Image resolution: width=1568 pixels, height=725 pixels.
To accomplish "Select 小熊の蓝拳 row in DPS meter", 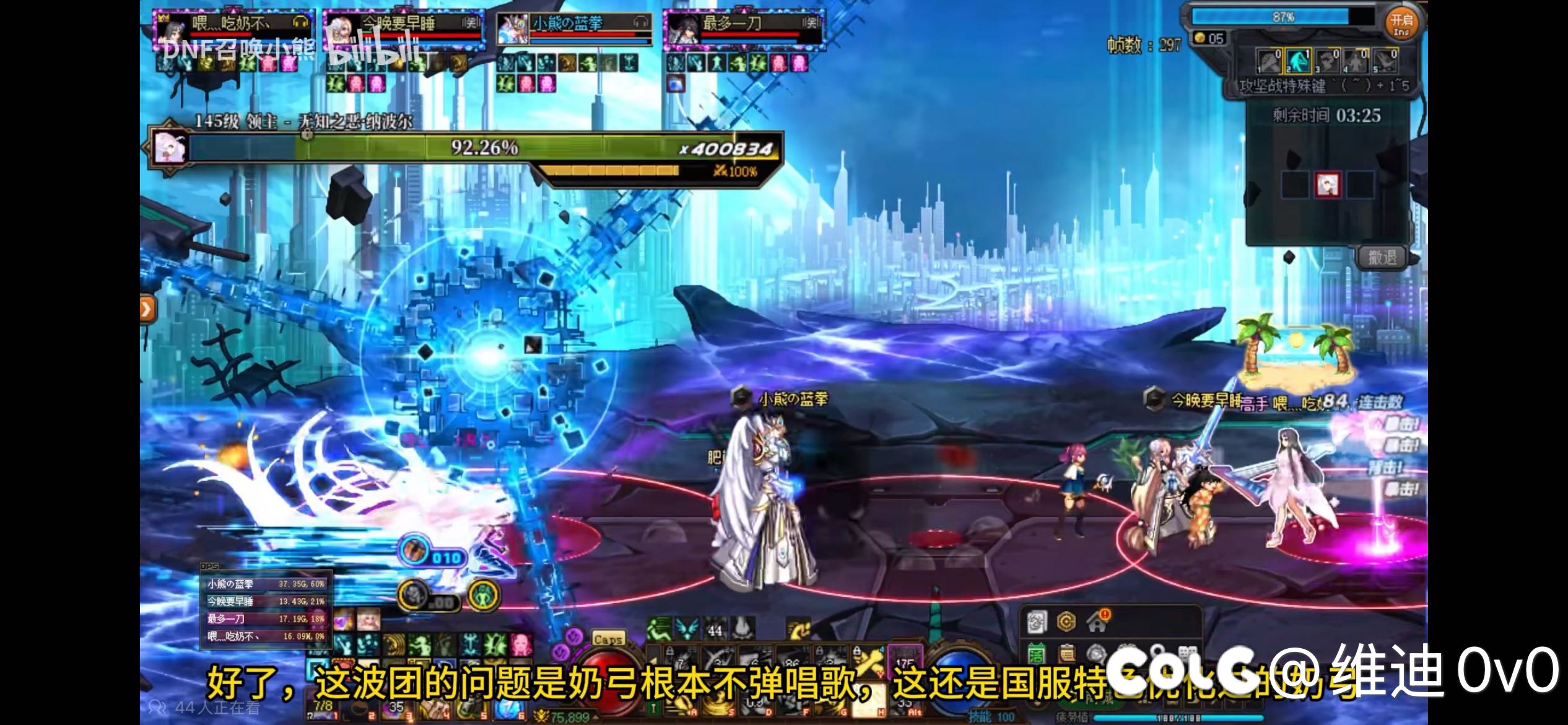I will [x=266, y=584].
